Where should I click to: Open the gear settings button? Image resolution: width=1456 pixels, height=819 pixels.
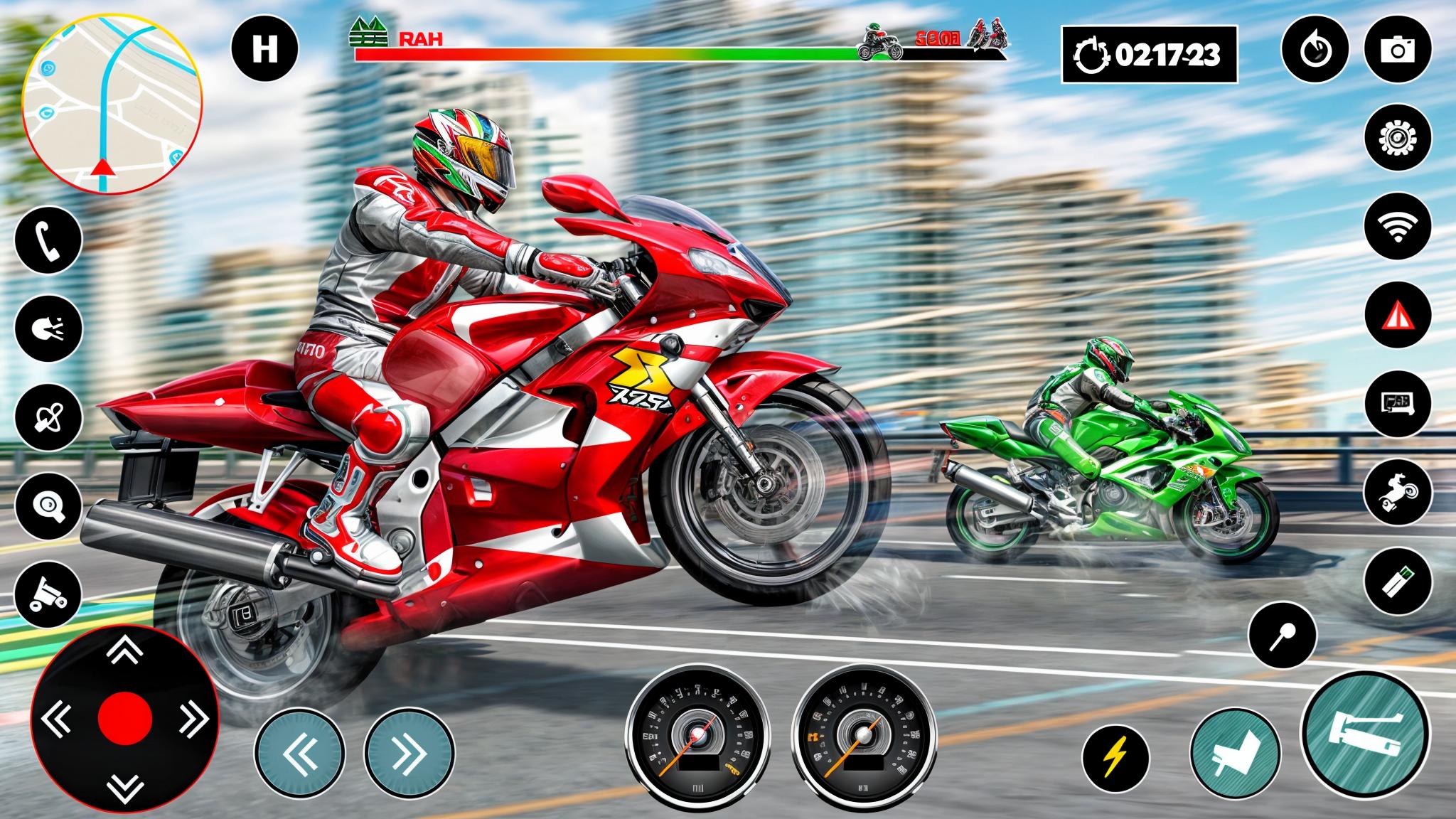(x=1398, y=137)
